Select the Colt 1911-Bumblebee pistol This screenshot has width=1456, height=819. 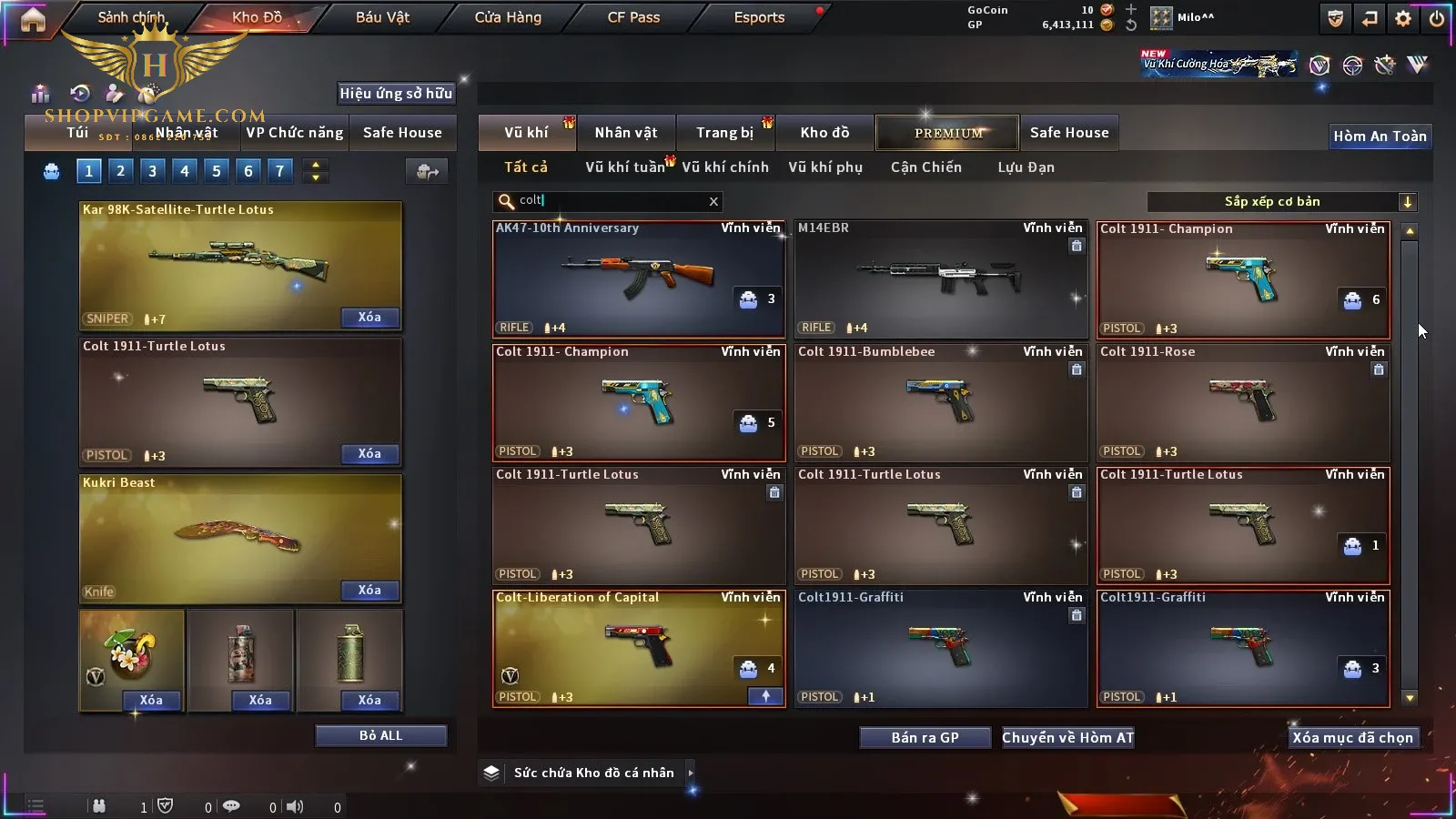(x=941, y=402)
